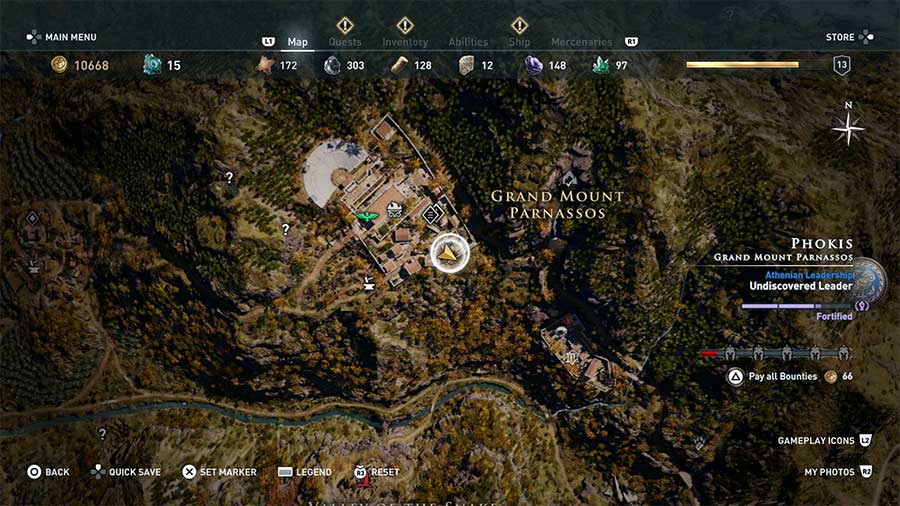
Task: Select the Map tab
Action: click(x=298, y=42)
